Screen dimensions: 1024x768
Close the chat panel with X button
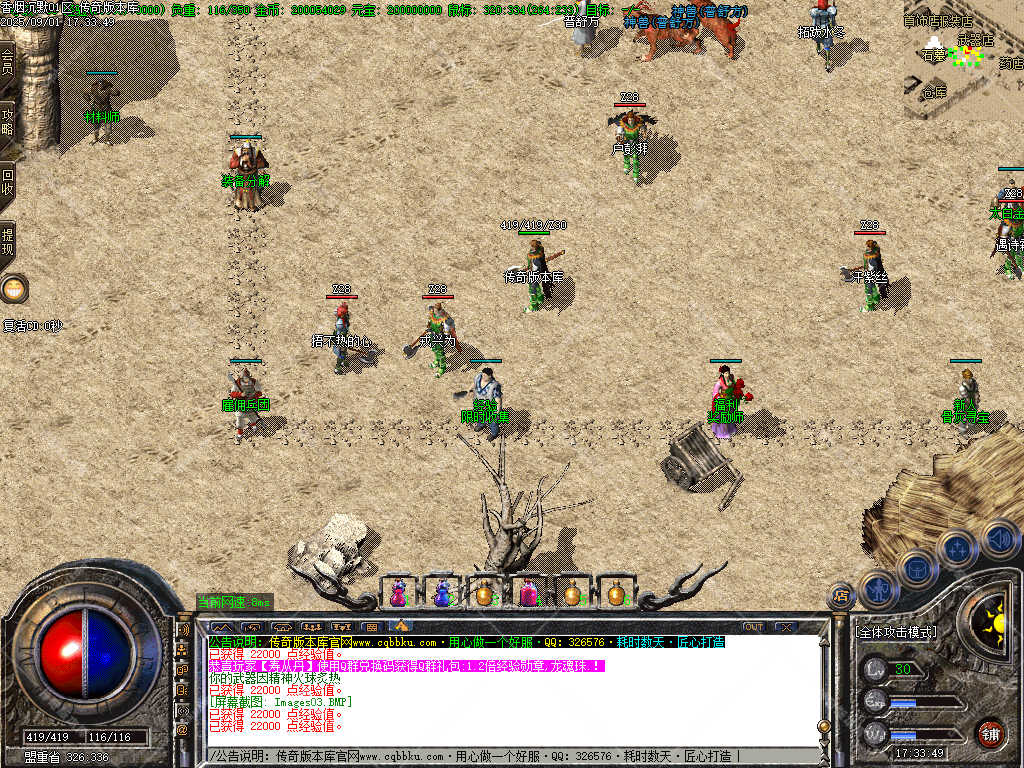pyautogui.click(x=786, y=627)
